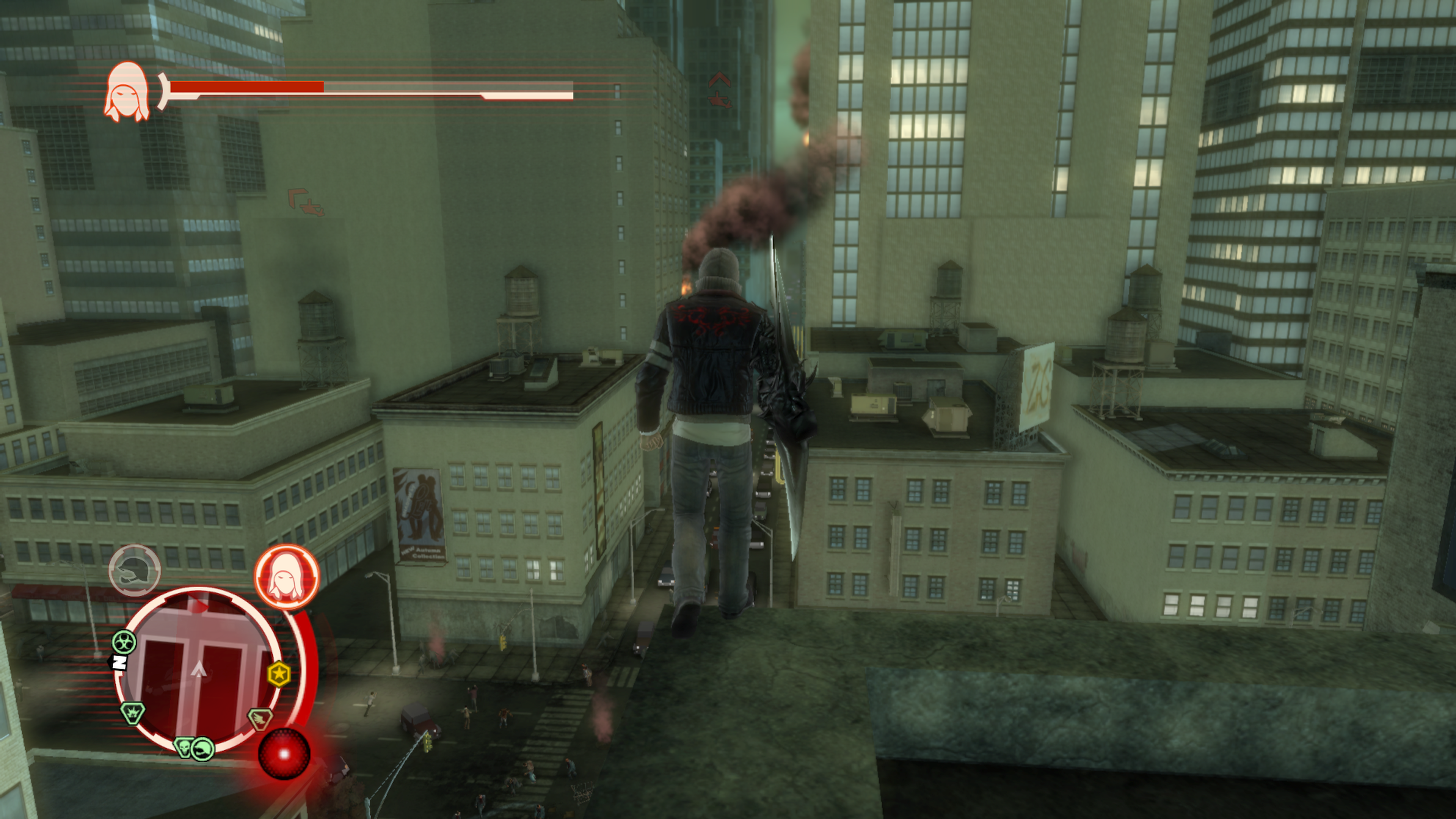Select the winged emblem marker on the minimap
The height and width of the screenshot is (819, 1456).
(260, 719)
